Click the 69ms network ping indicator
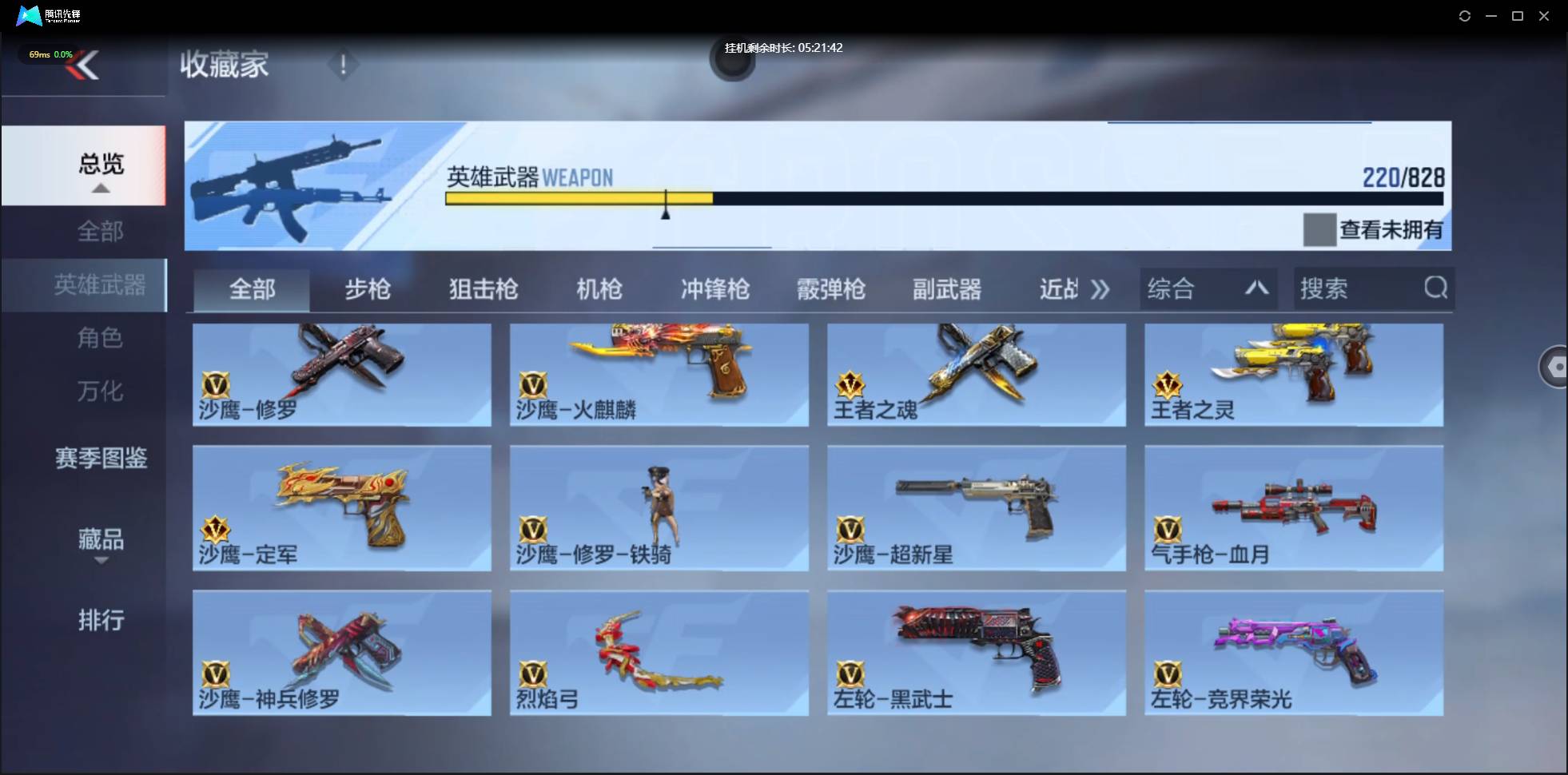The height and width of the screenshot is (775, 1568). [x=38, y=54]
